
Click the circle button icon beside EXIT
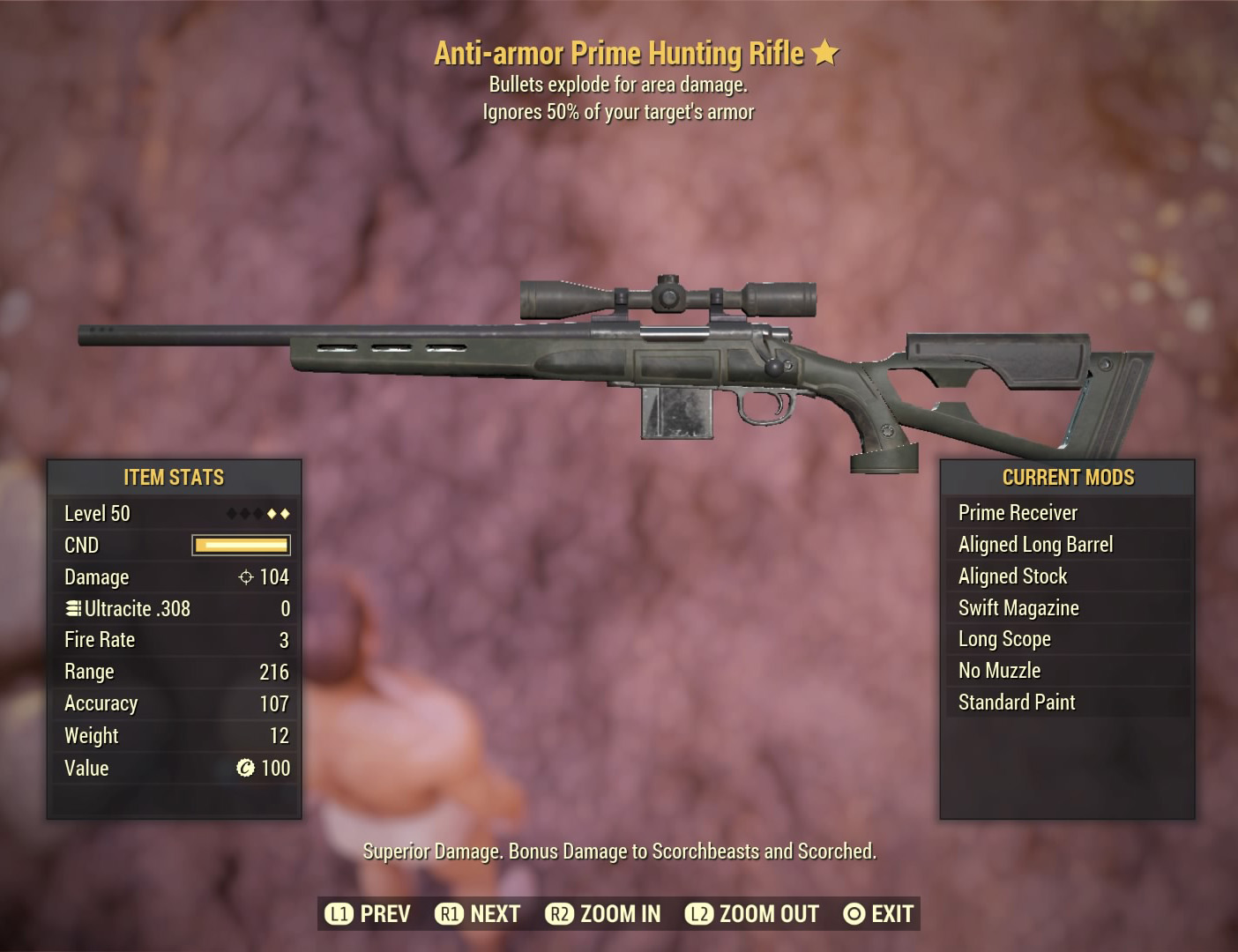pos(853,914)
